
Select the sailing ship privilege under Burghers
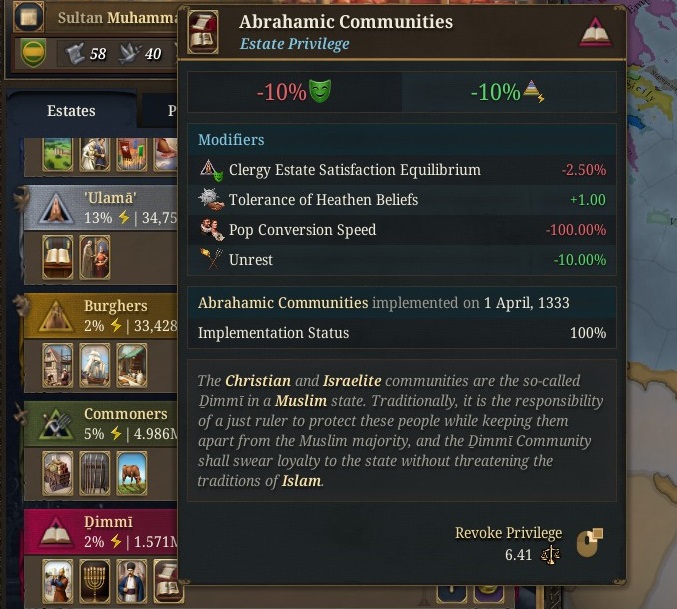95,365
